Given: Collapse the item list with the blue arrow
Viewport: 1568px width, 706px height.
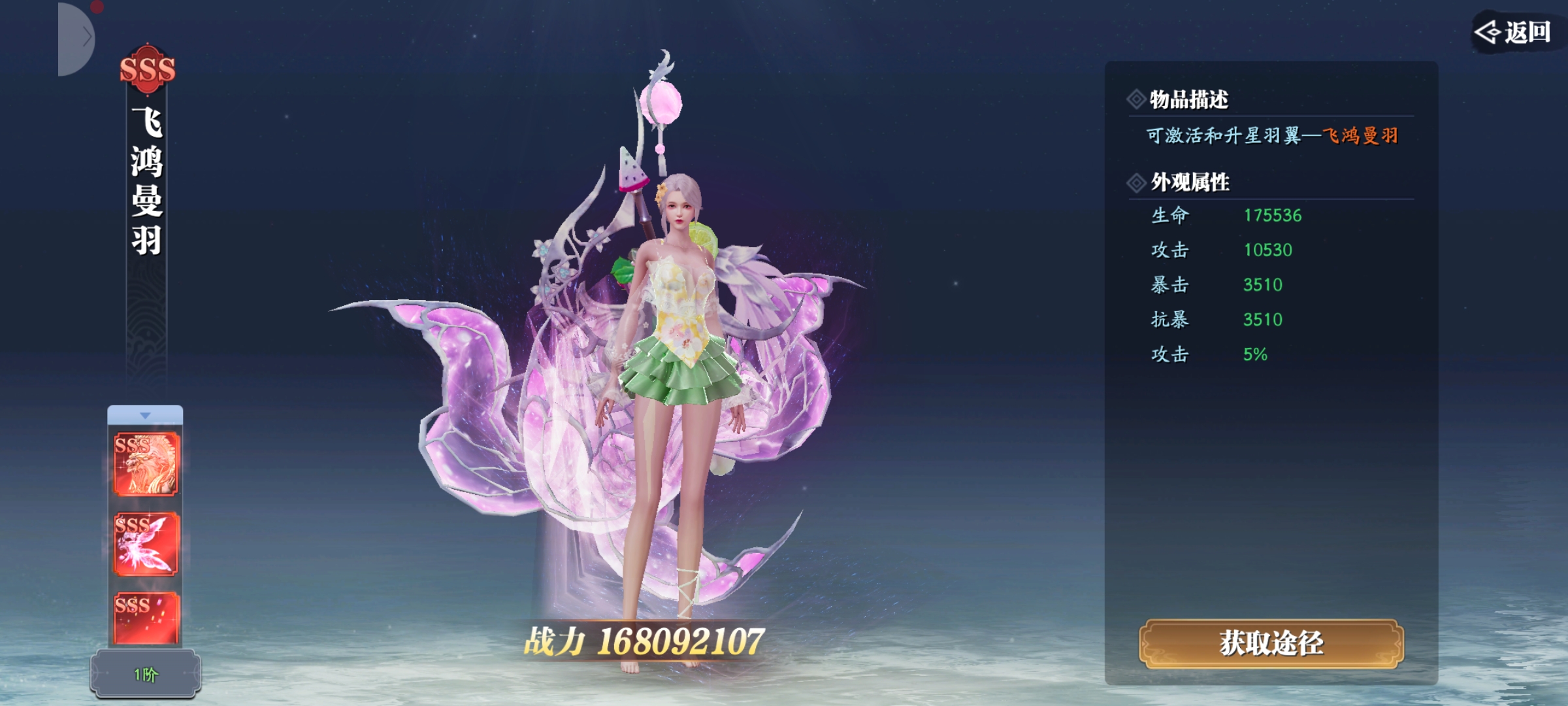Looking at the screenshot, I should coord(145,415).
